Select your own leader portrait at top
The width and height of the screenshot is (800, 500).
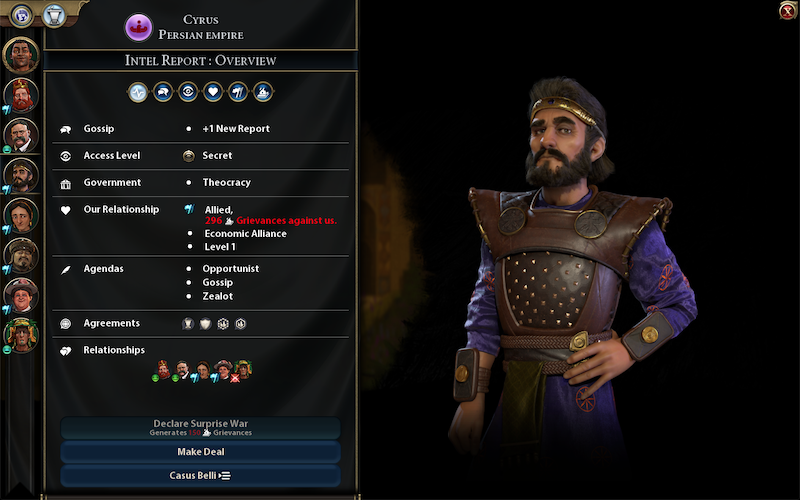pos(20,55)
